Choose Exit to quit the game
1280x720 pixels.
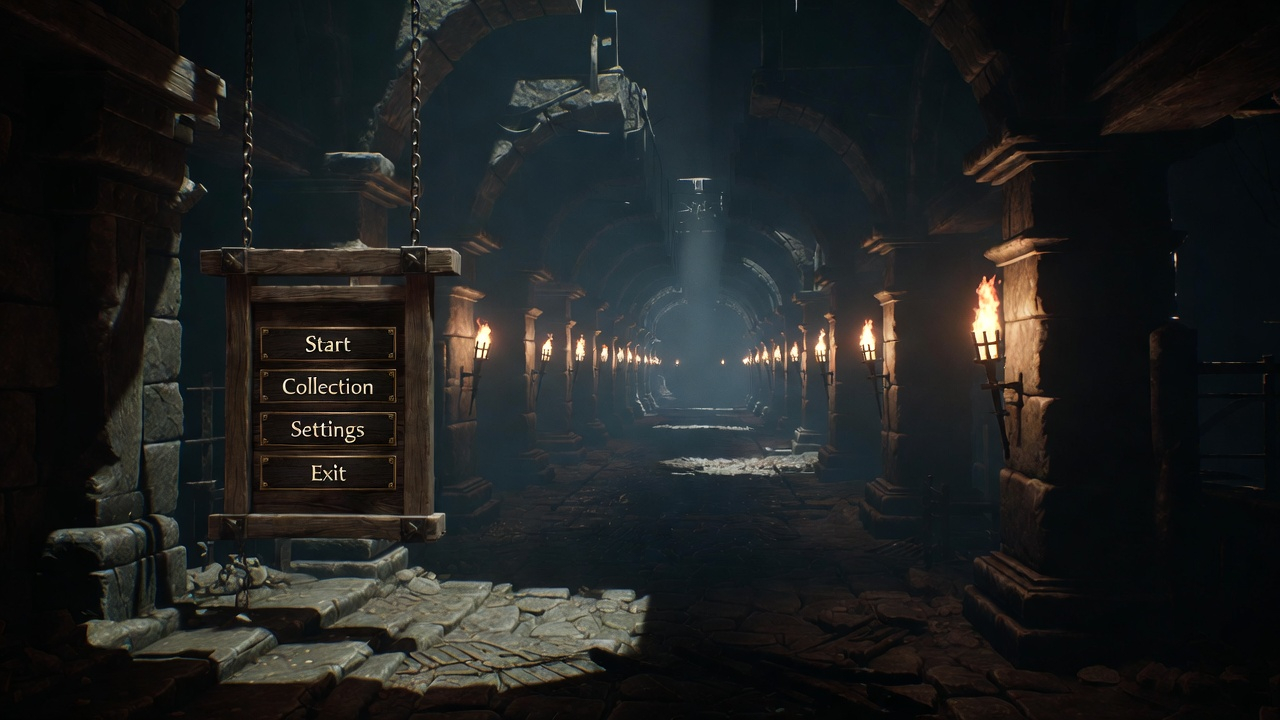328,473
